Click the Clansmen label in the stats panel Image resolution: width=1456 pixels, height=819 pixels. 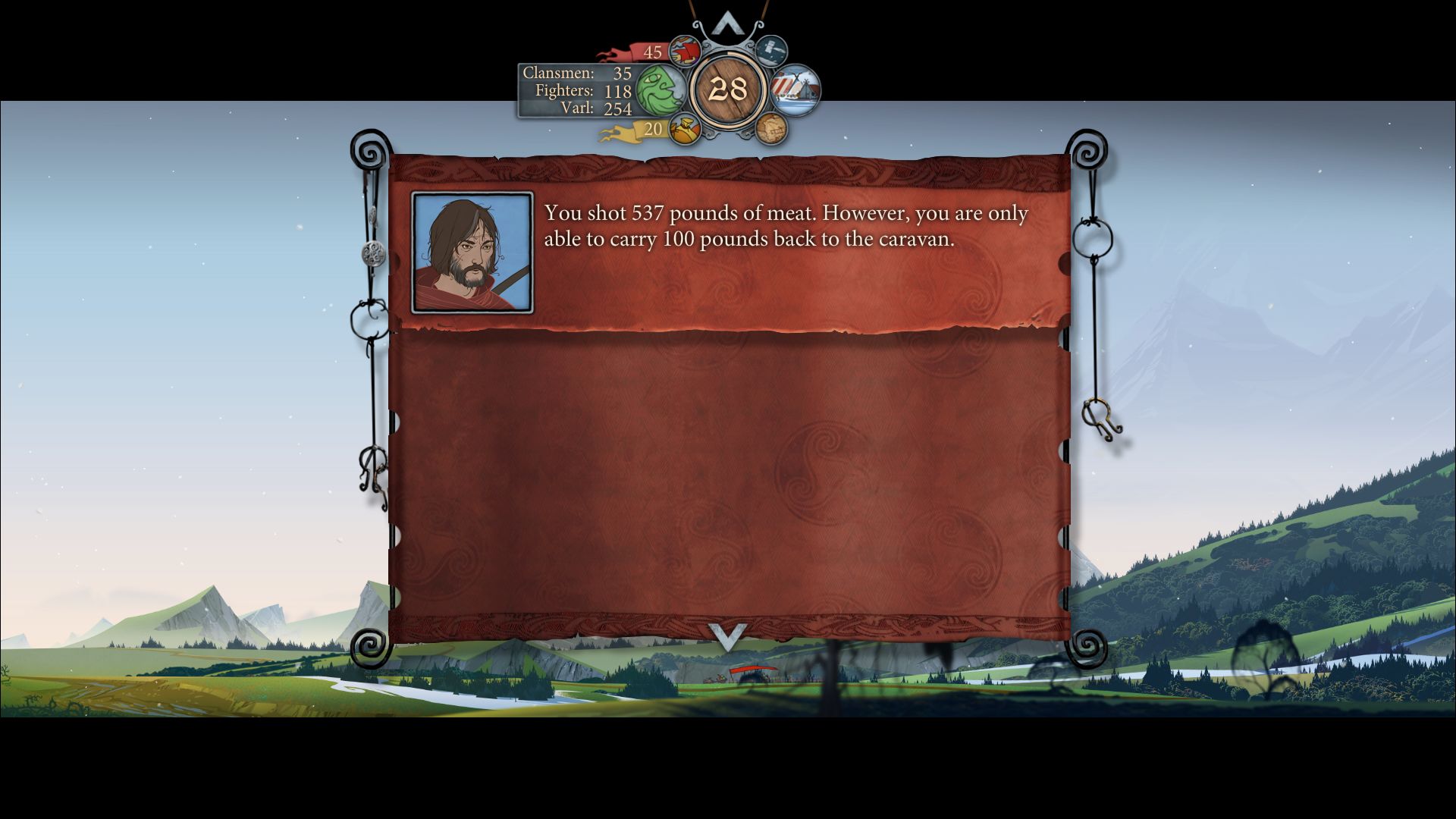(x=559, y=74)
